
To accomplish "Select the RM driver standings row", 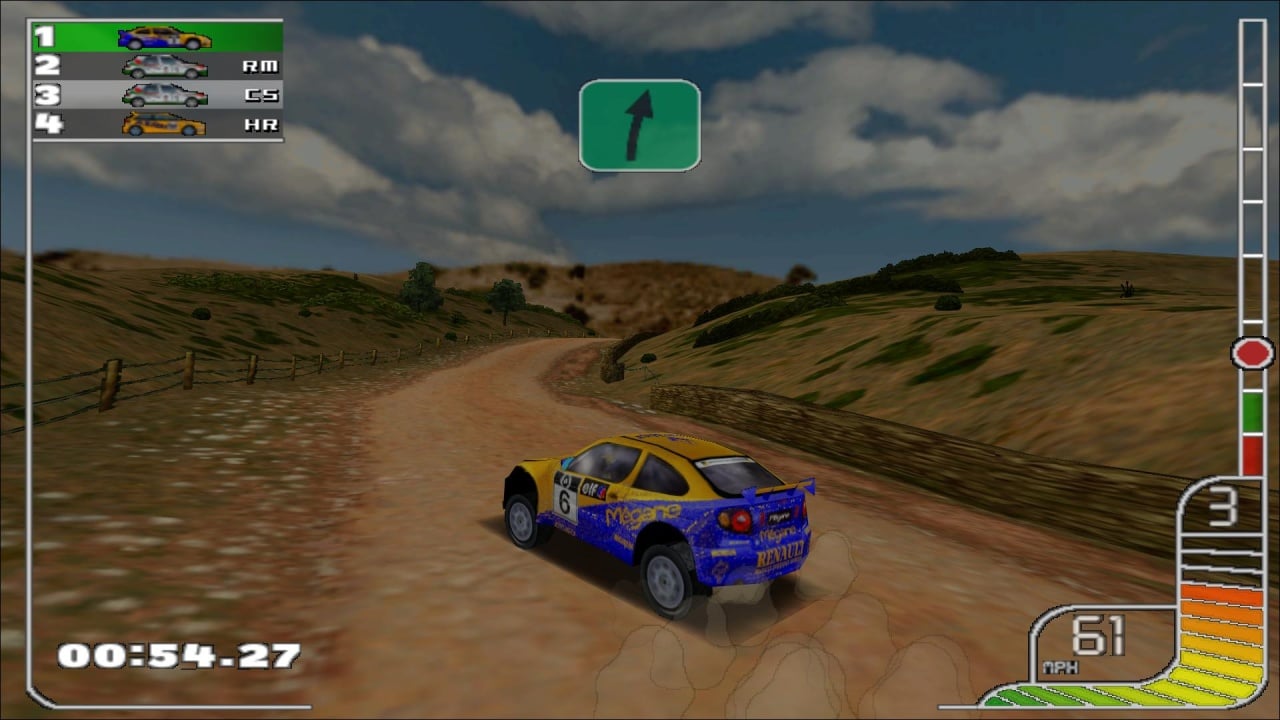I will [x=157, y=67].
